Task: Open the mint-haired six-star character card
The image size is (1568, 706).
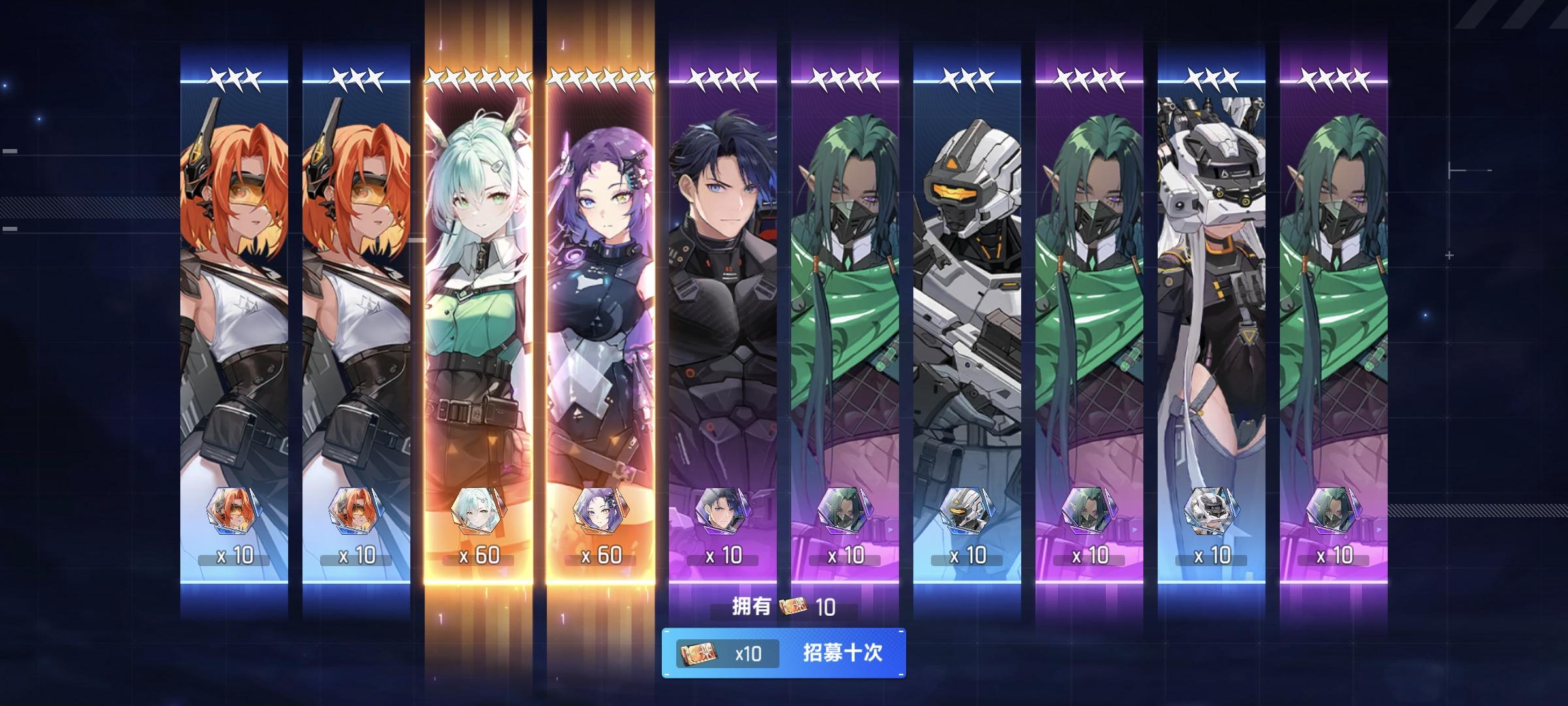Action: pyautogui.click(x=480, y=294)
